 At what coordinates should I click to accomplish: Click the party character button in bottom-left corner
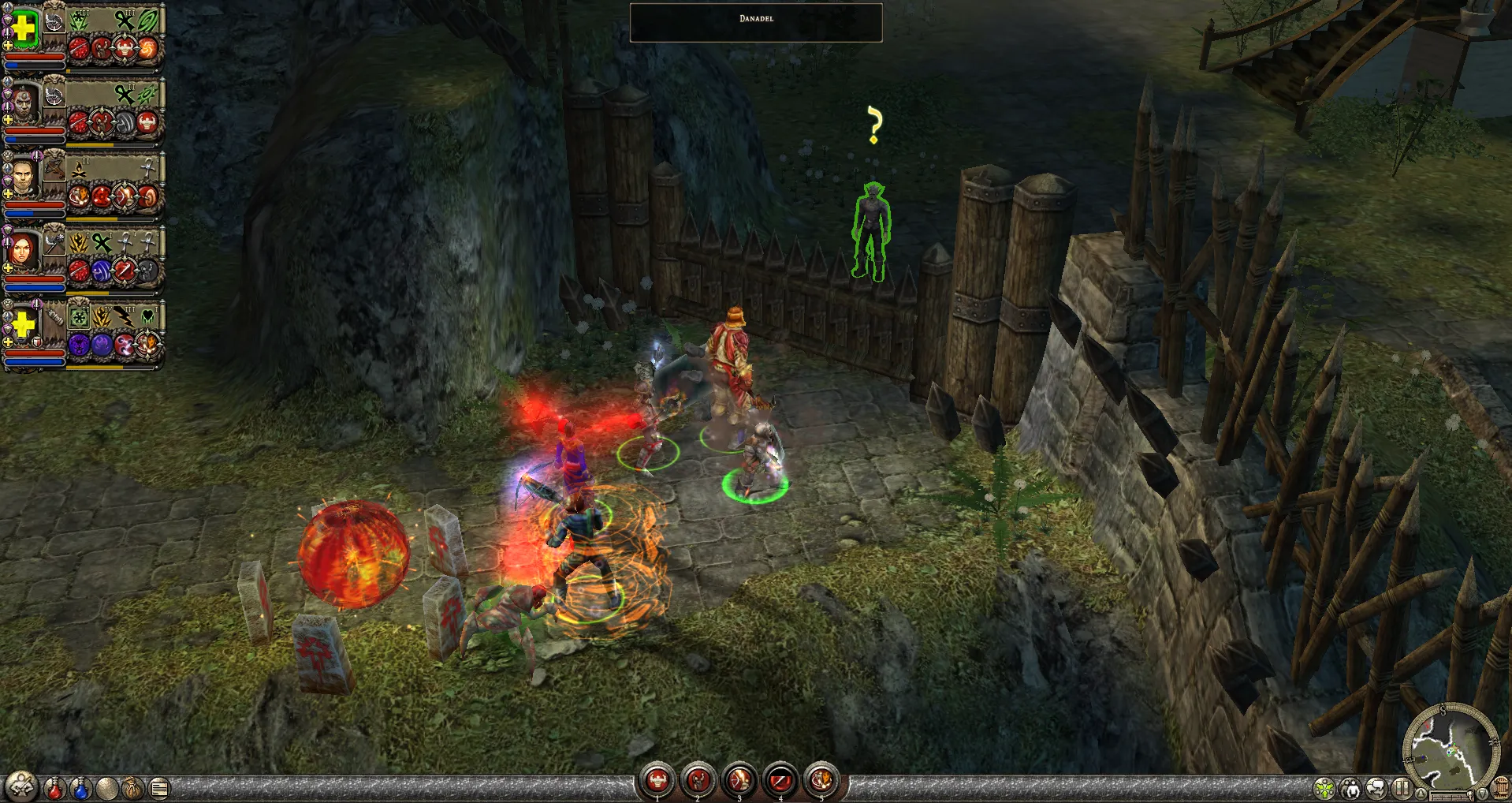pyautogui.click(x=20, y=786)
